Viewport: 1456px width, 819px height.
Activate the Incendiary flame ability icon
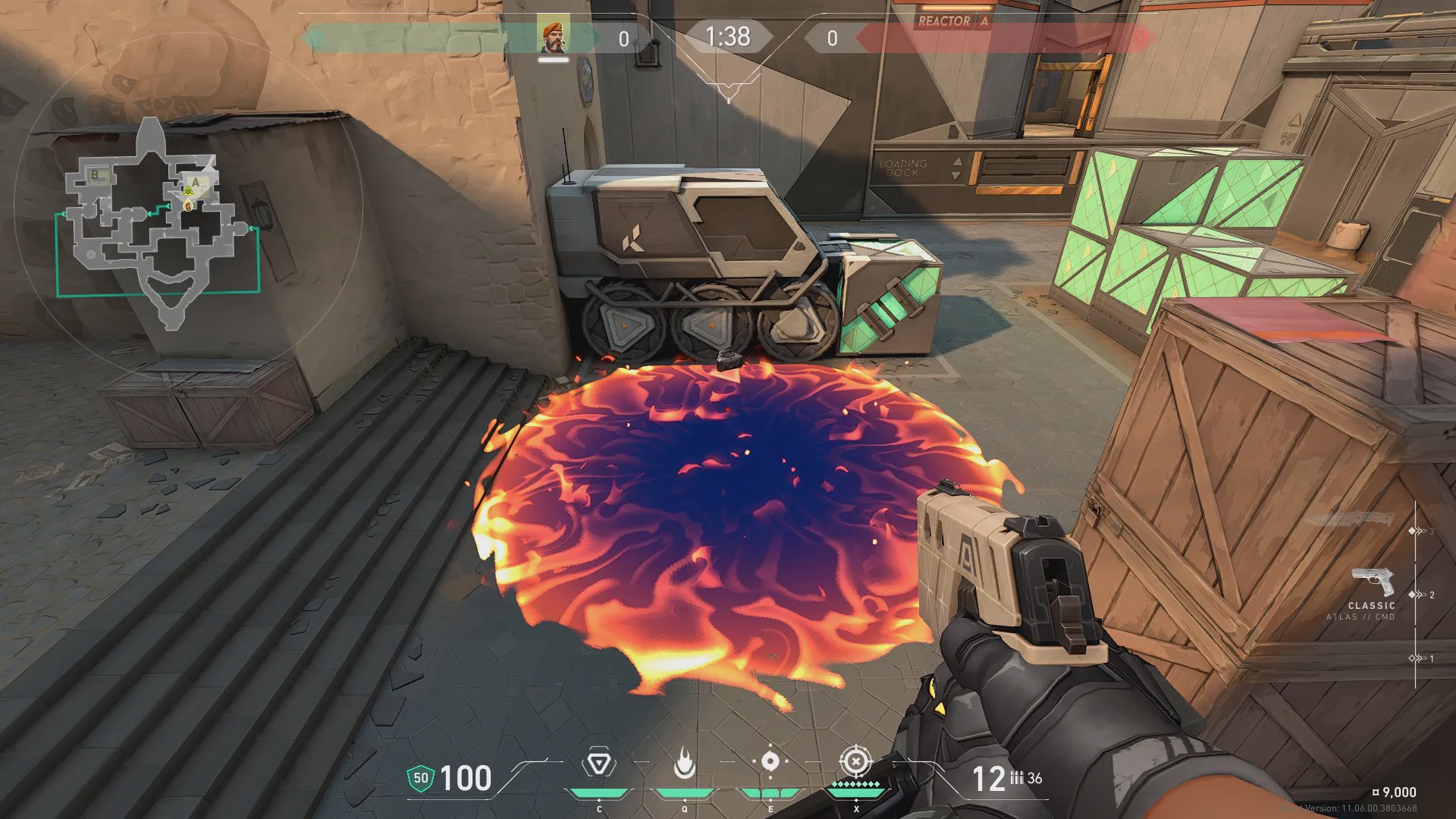684,763
